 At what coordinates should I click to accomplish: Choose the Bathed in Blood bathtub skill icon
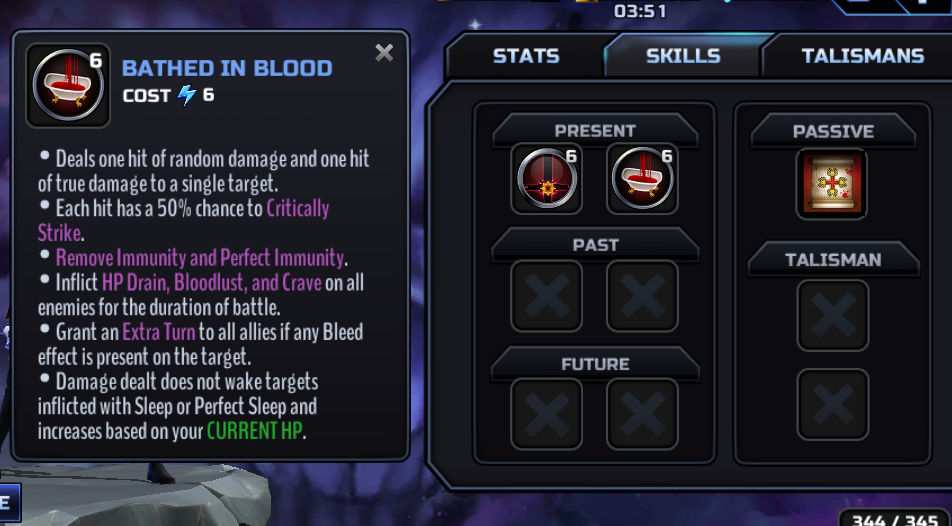click(x=642, y=179)
